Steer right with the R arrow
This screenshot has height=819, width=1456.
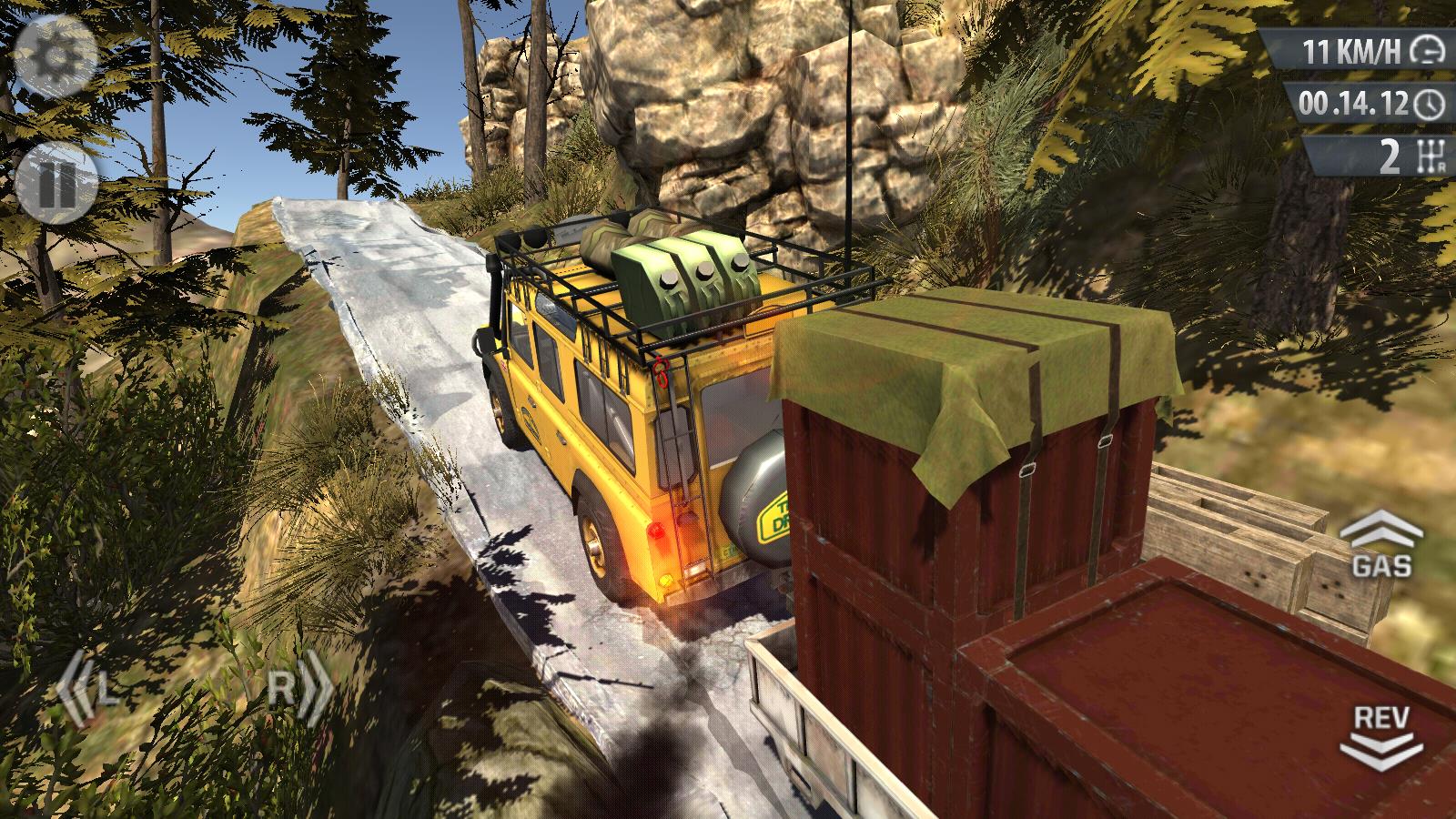[298, 691]
